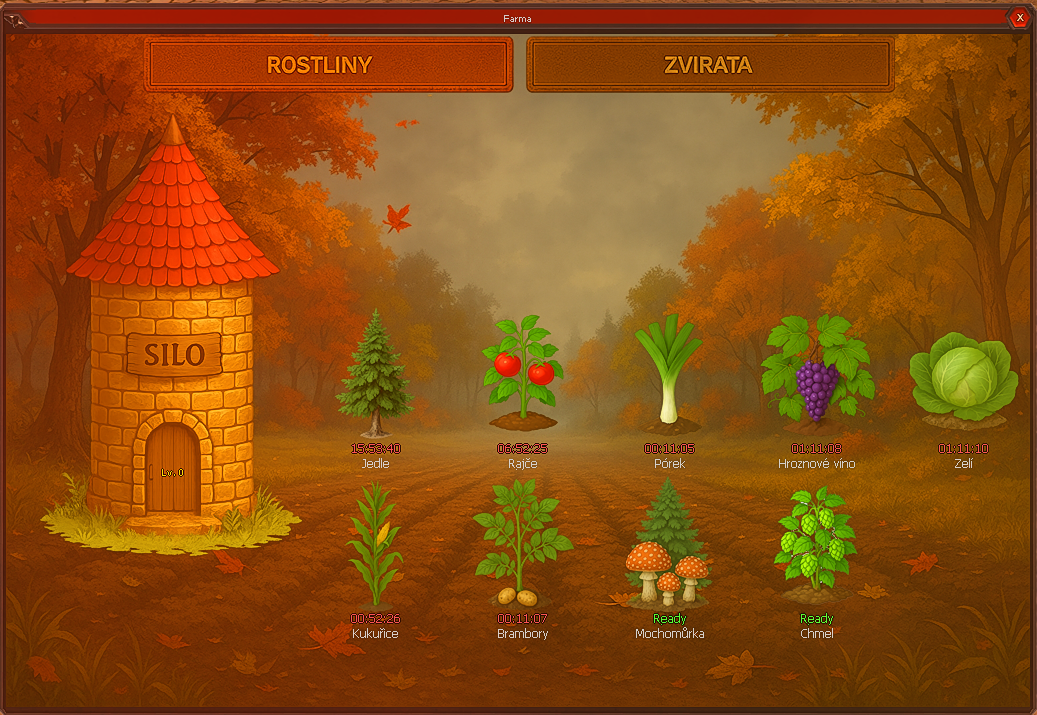Switch to the ROSTLINY tab
Image resolution: width=1037 pixels, height=715 pixels.
(328, 65)
